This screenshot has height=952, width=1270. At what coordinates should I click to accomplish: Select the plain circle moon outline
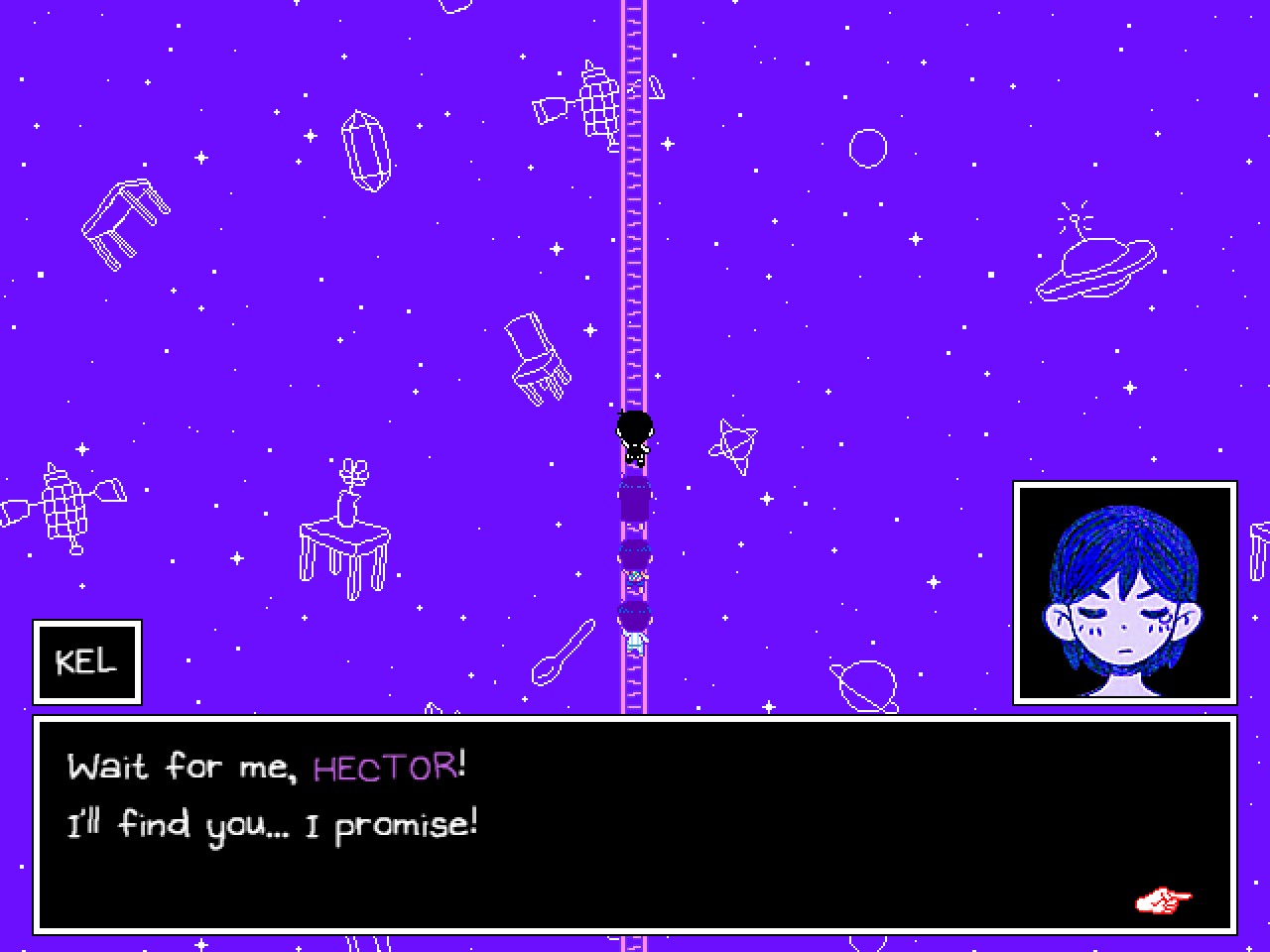[x=867, y=147]
